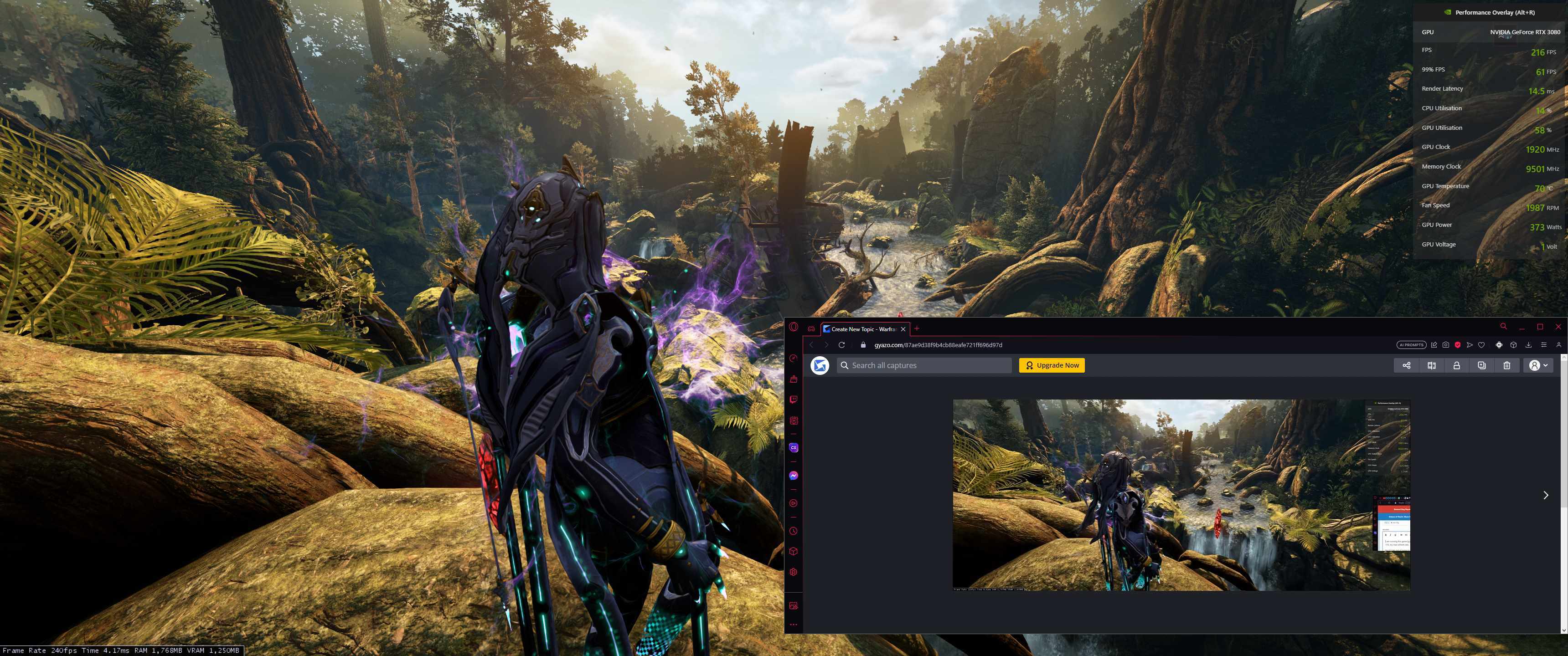Switch to the Create New Topic Warframe tab
Viewport: 1568px width, 656px height.
863,328
